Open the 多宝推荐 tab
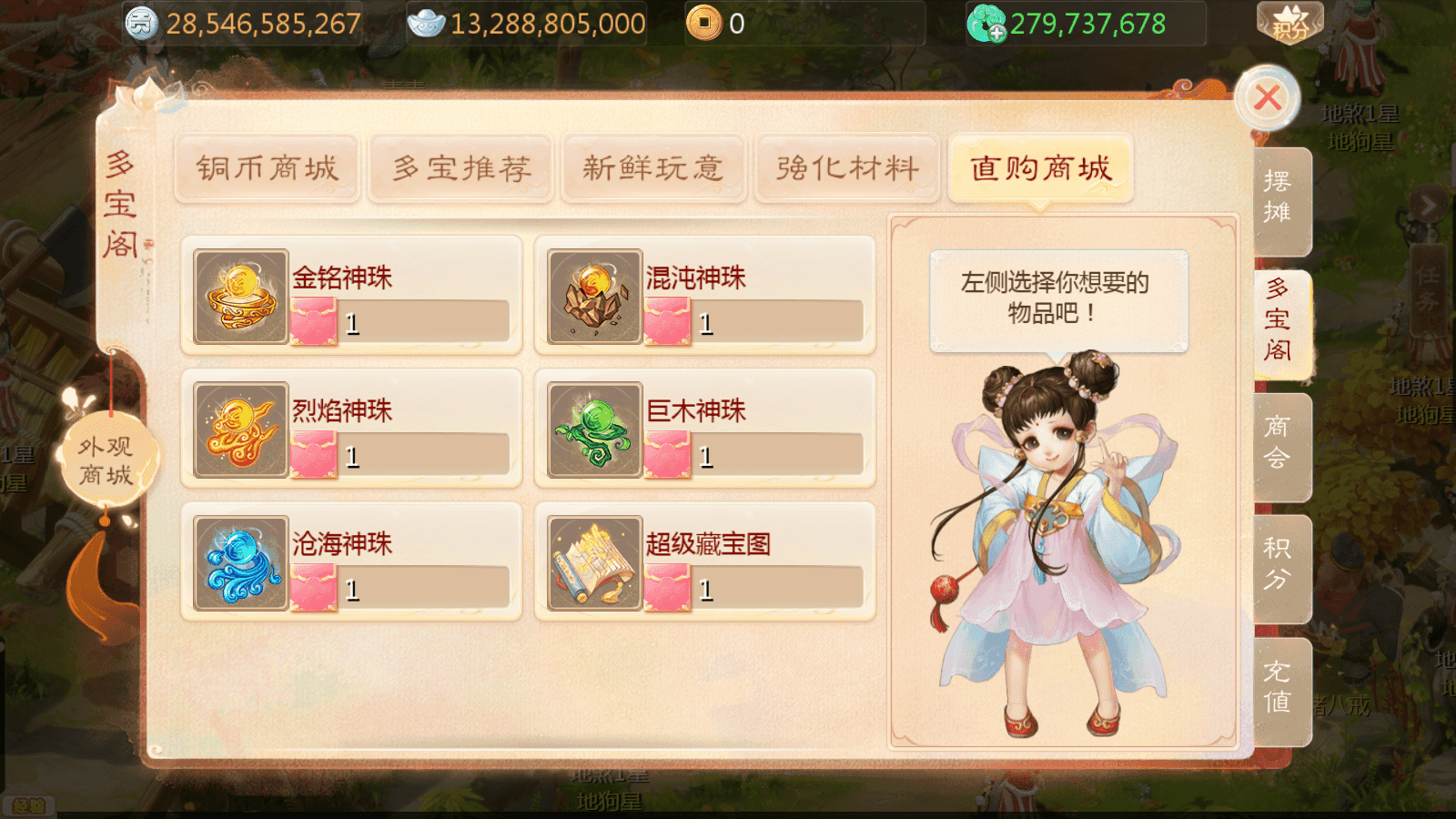The height and width of the screenshot is (819, 1456). (460, 168)
